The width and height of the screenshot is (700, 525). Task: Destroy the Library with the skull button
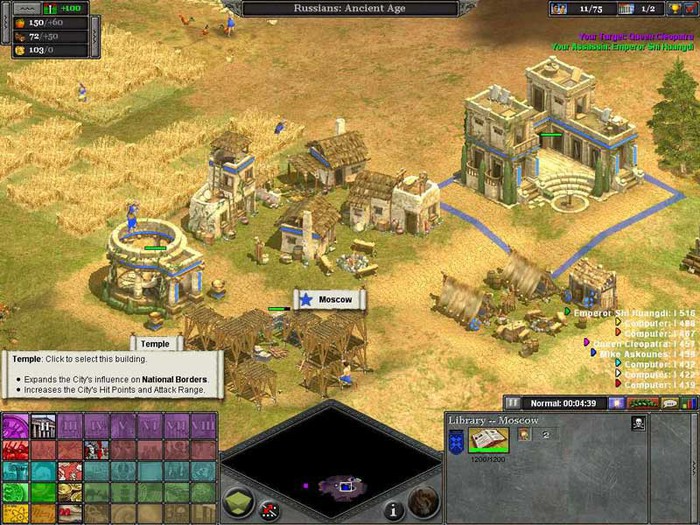coord(638,423)
